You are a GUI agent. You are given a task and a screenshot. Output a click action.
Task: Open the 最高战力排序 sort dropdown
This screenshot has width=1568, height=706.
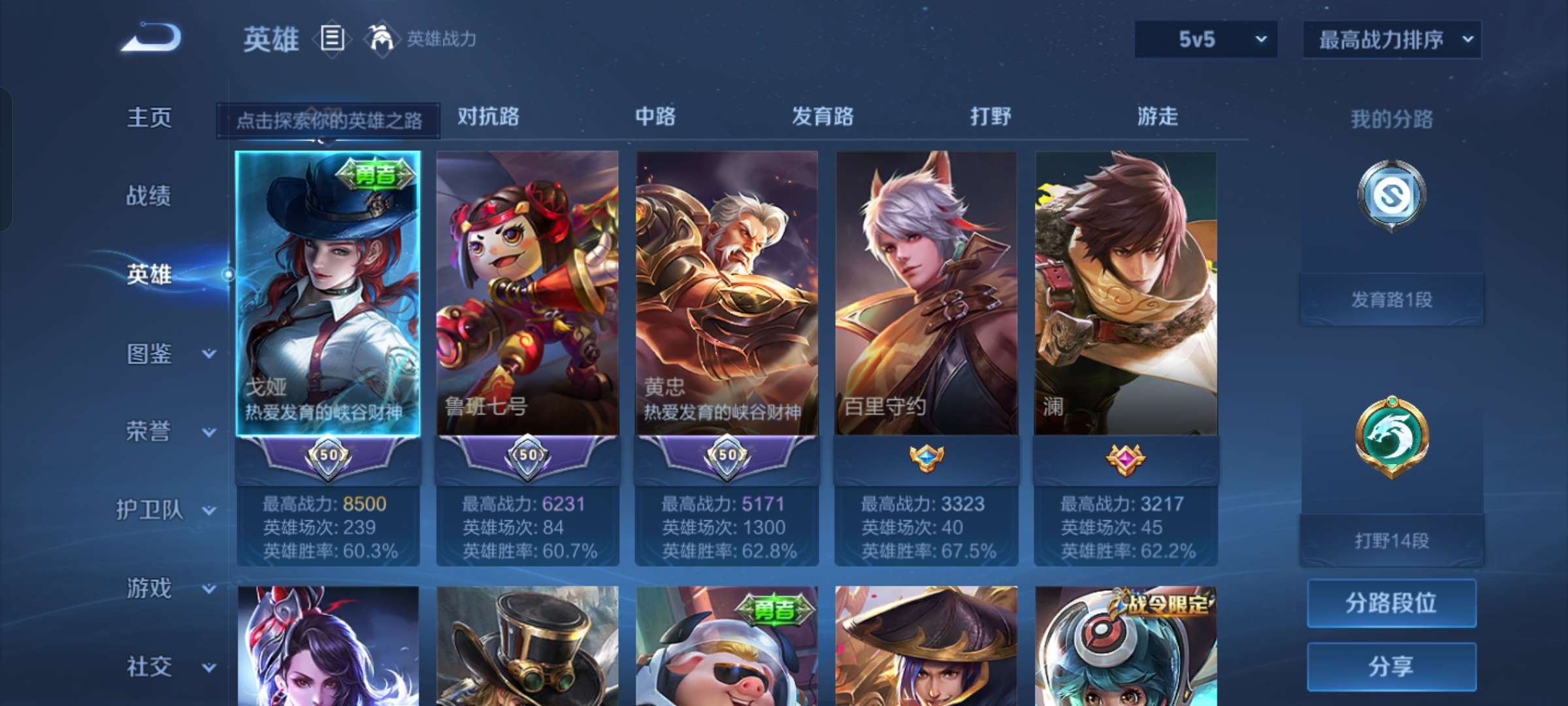(1390, 39)
